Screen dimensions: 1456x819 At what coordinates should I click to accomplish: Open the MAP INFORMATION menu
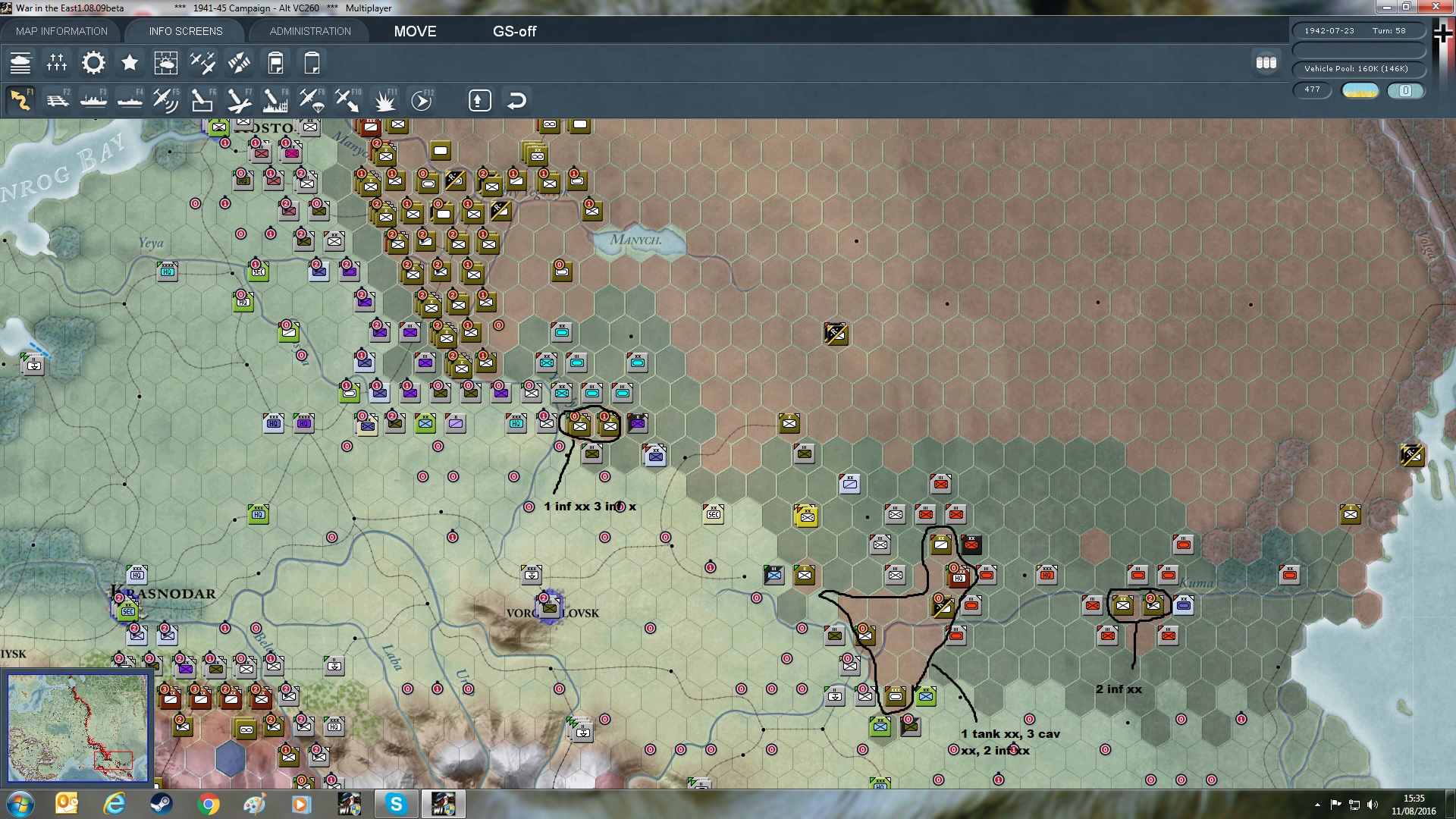click(61, 31)
